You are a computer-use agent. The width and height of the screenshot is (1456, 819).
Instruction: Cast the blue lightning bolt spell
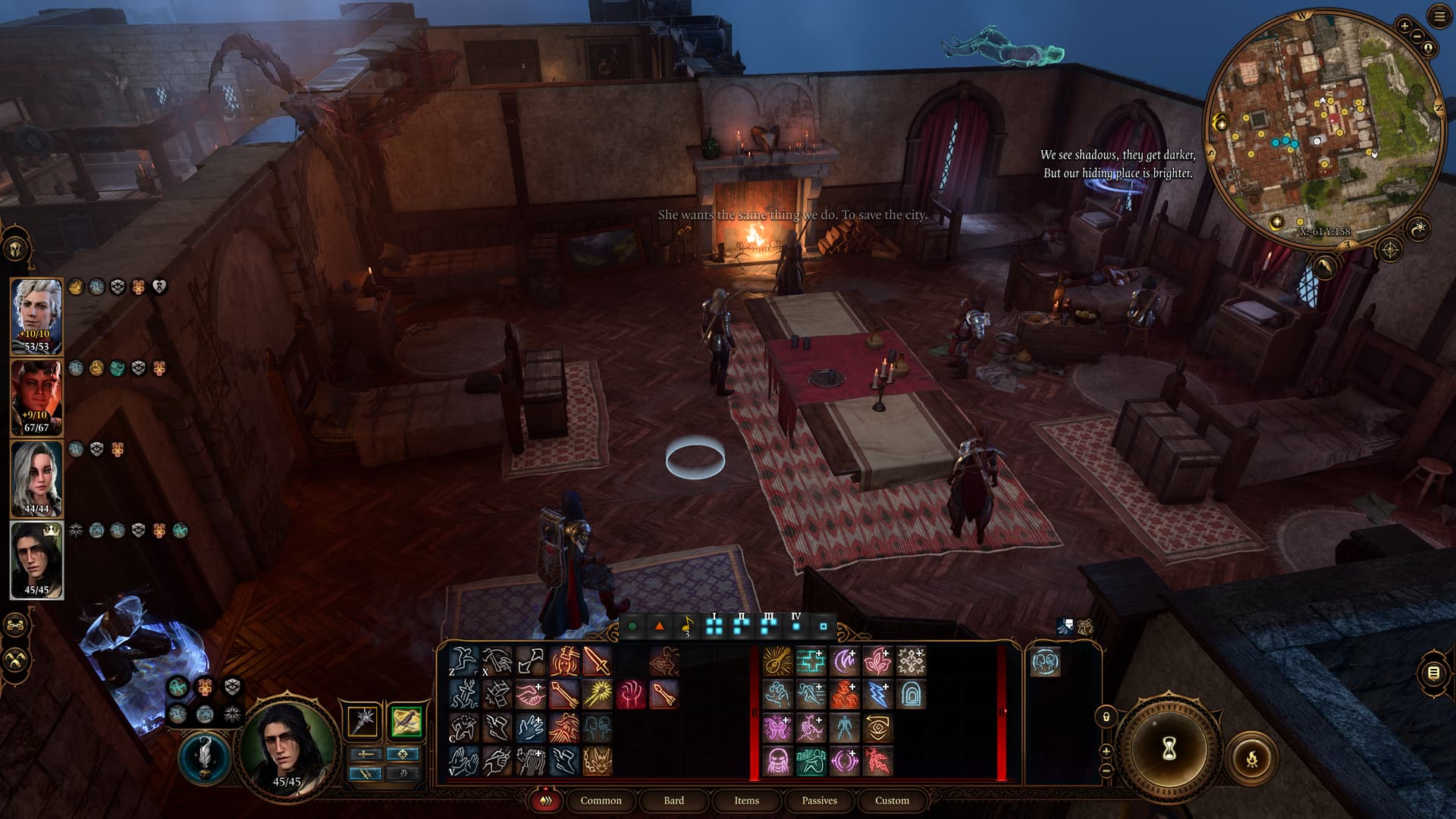tap(877, 695)
